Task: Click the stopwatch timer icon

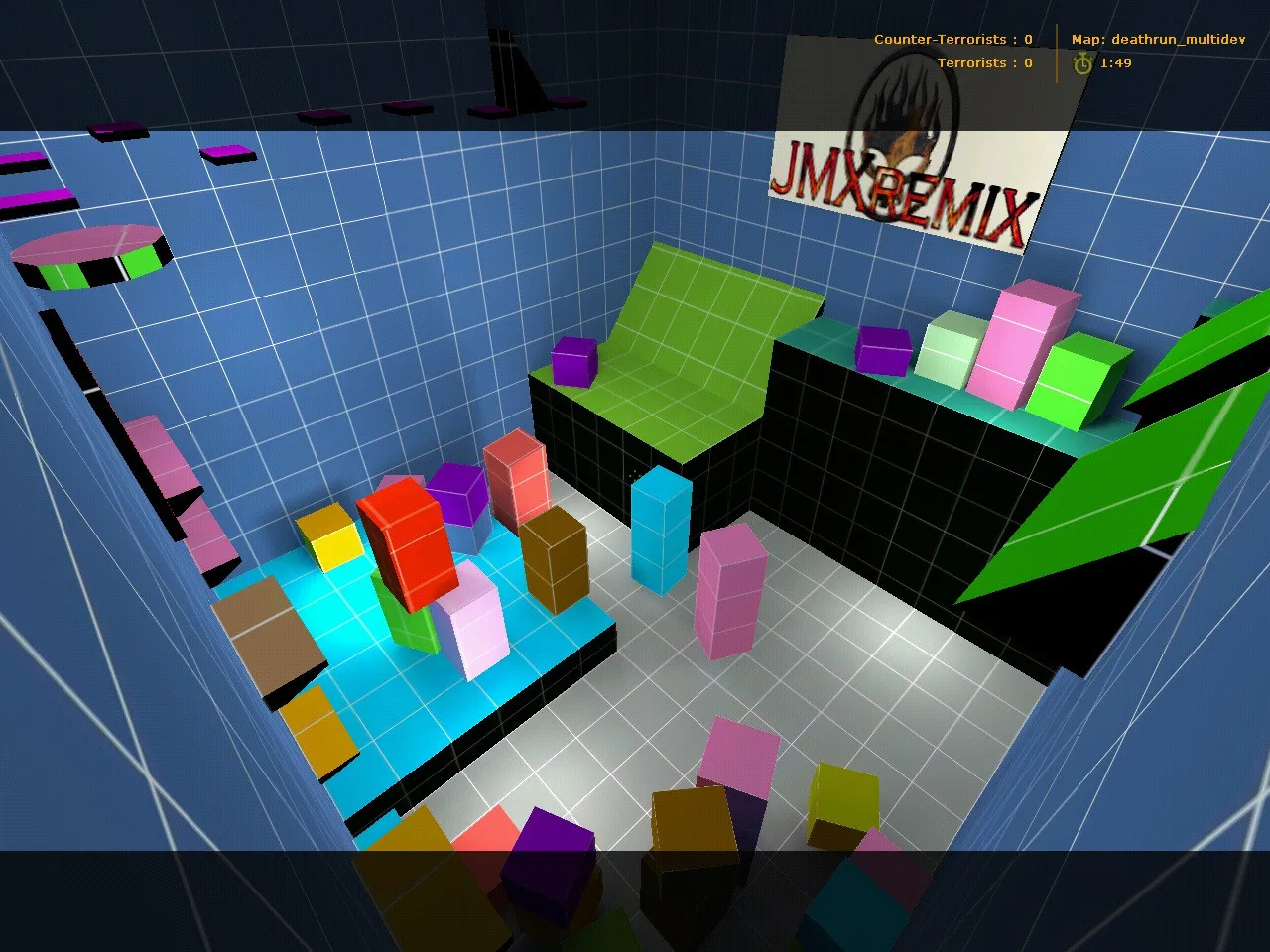Action: tap(1083, 62)
